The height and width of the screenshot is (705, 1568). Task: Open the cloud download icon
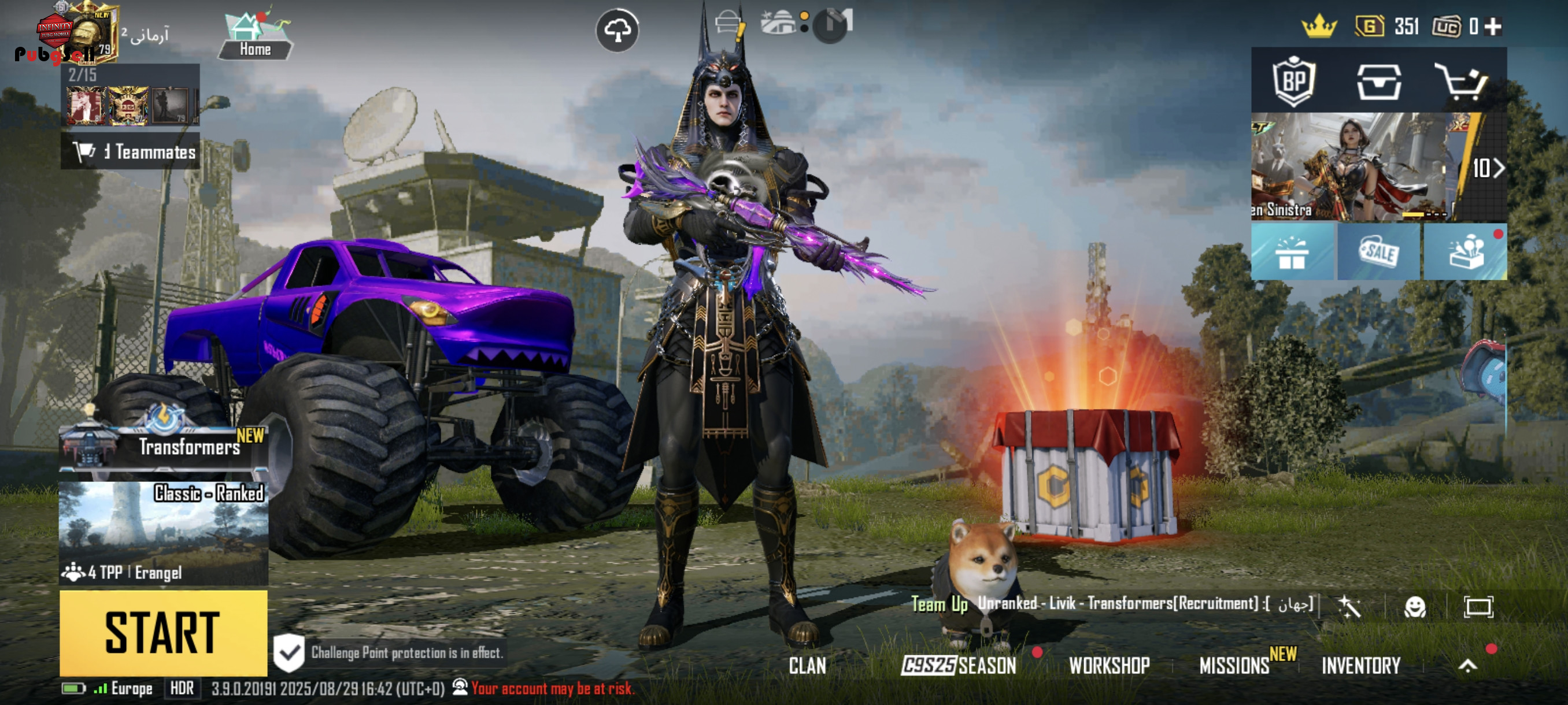point(616,30)
